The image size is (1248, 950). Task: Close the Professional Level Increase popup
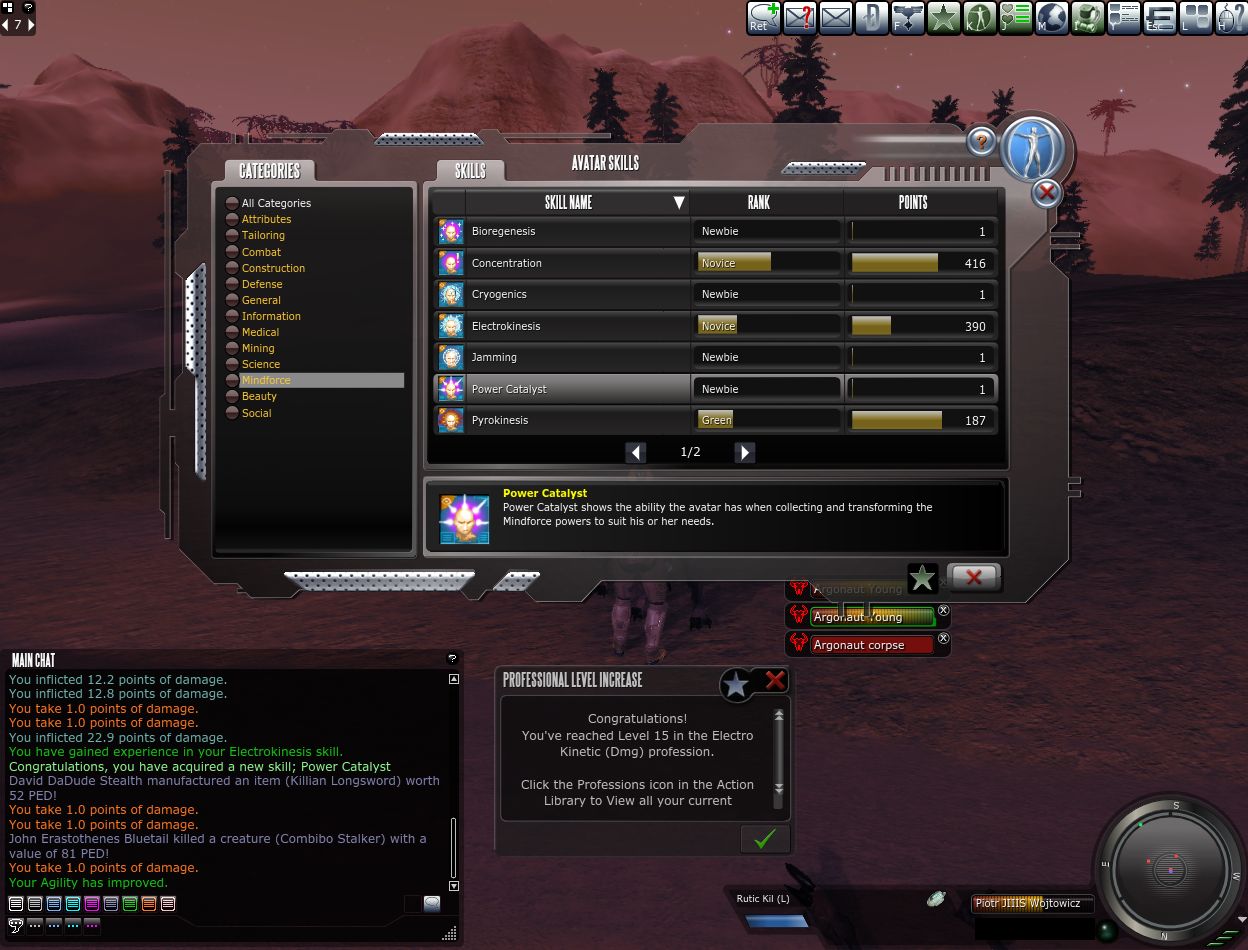tap(775, 681)
